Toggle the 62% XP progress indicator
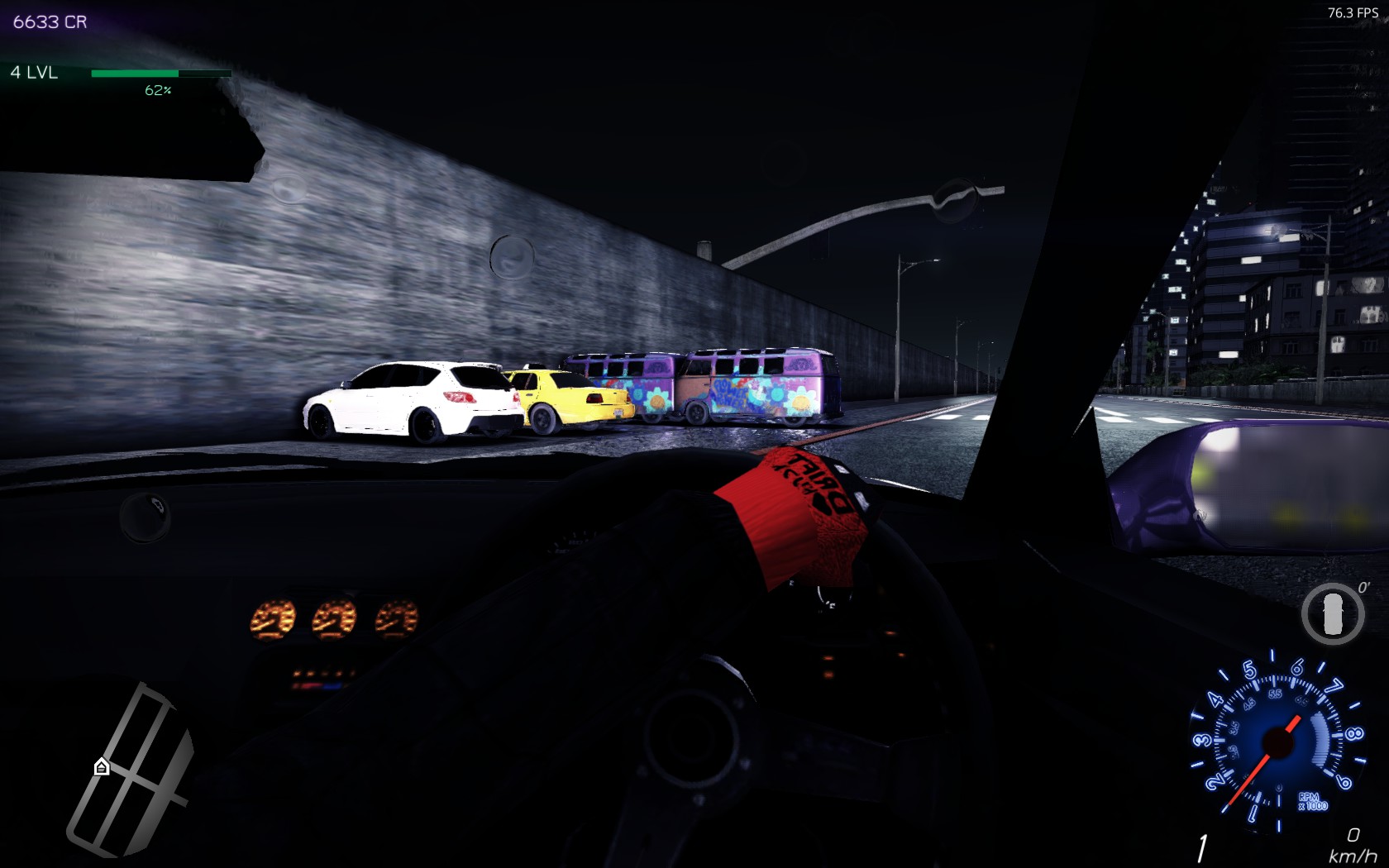The height and width of the screenshot is (868, 1389). pyautogui.click(x=158, y=90)
